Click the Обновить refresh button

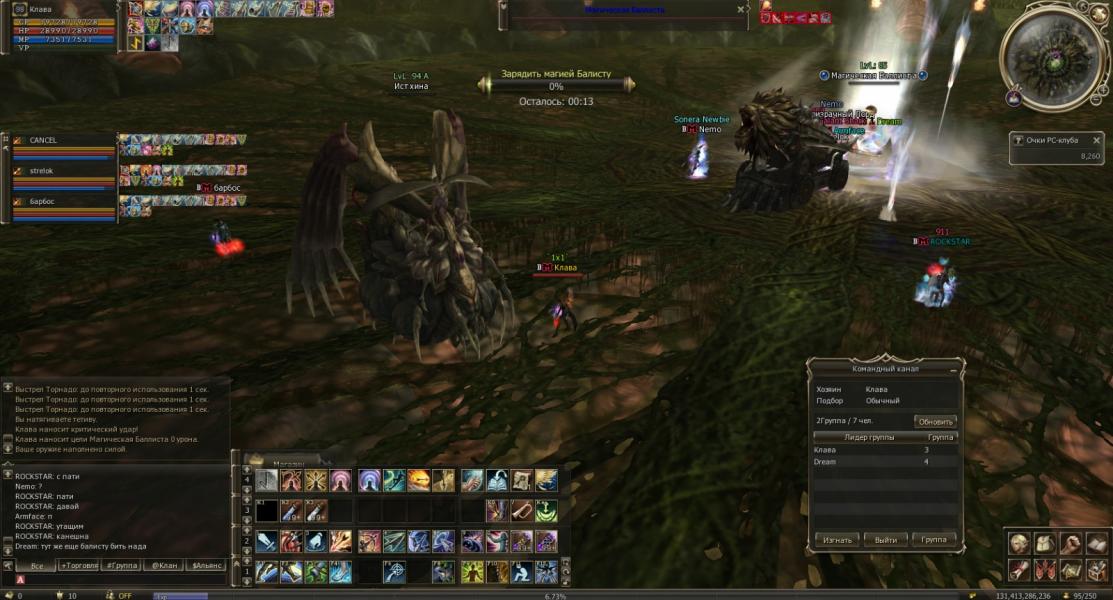coord(936,421)
